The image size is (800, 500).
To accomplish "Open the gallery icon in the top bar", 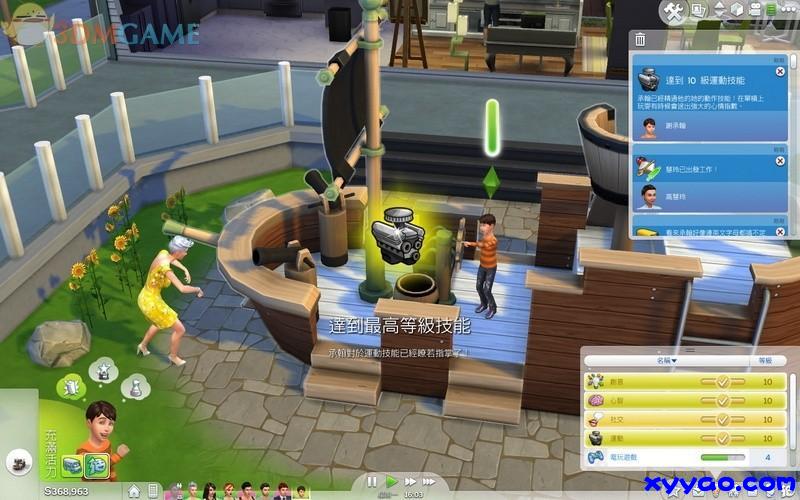I will (x=699, y=10).
